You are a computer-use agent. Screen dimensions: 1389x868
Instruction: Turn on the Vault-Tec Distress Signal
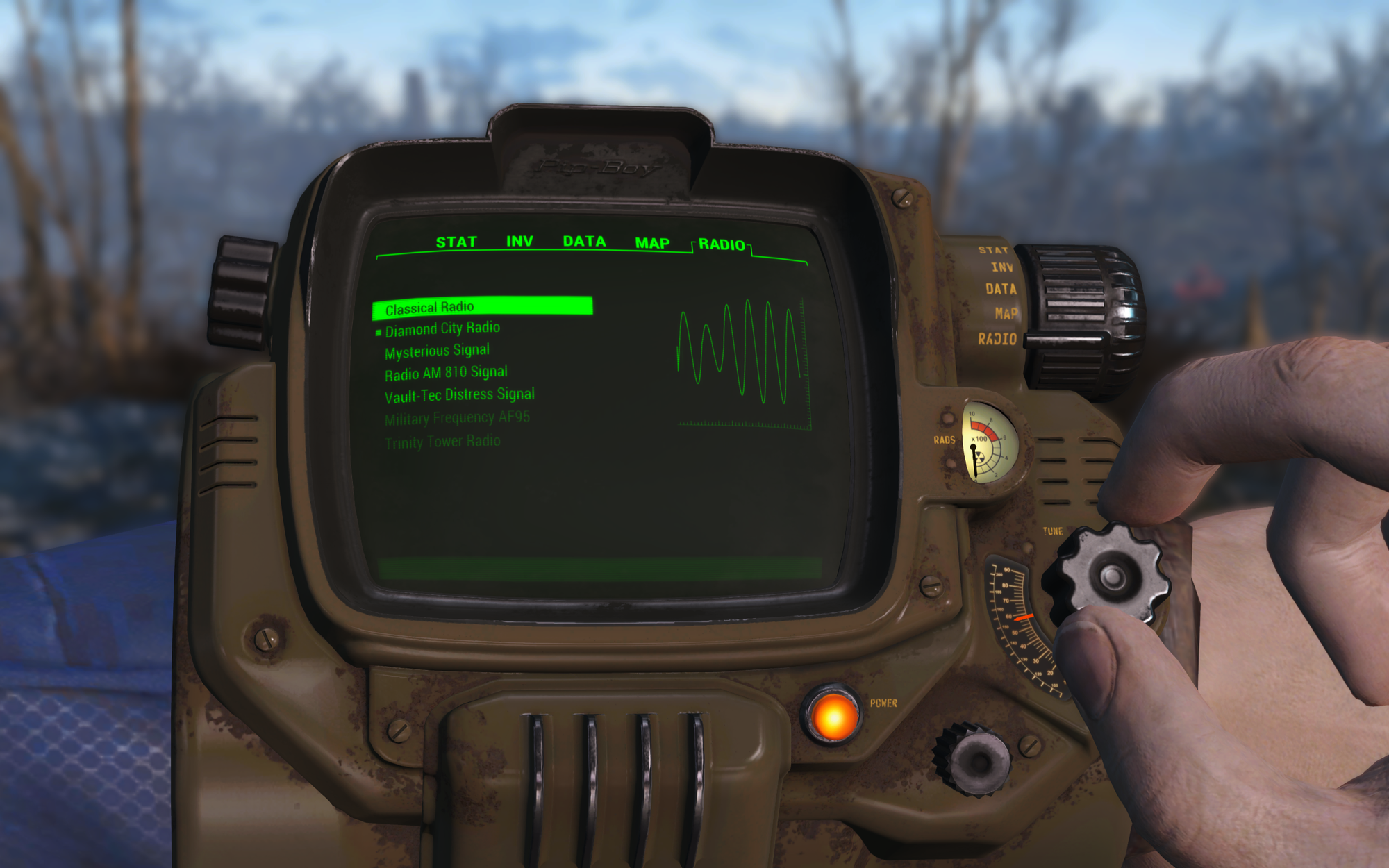[x=460, y=394]
